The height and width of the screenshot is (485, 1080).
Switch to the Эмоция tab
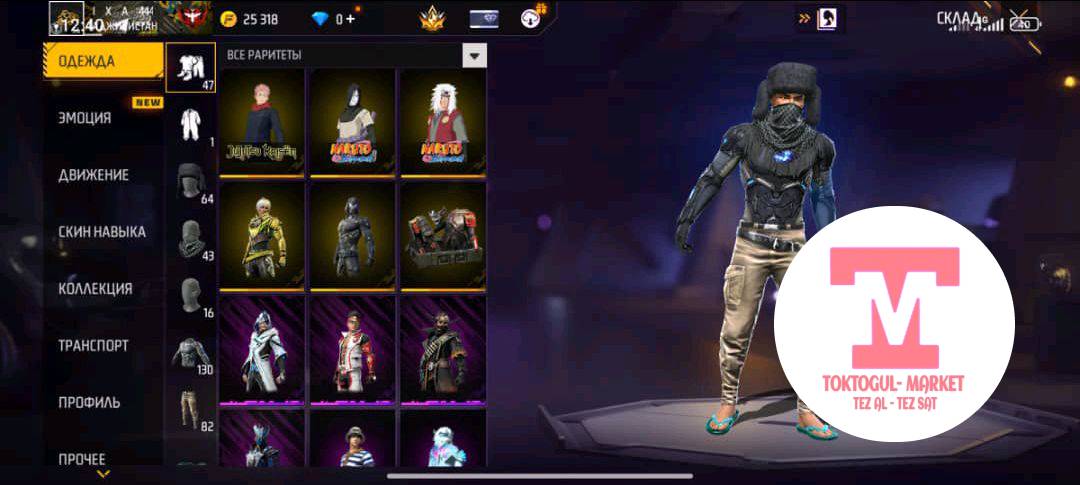click(x=86, y=118)
